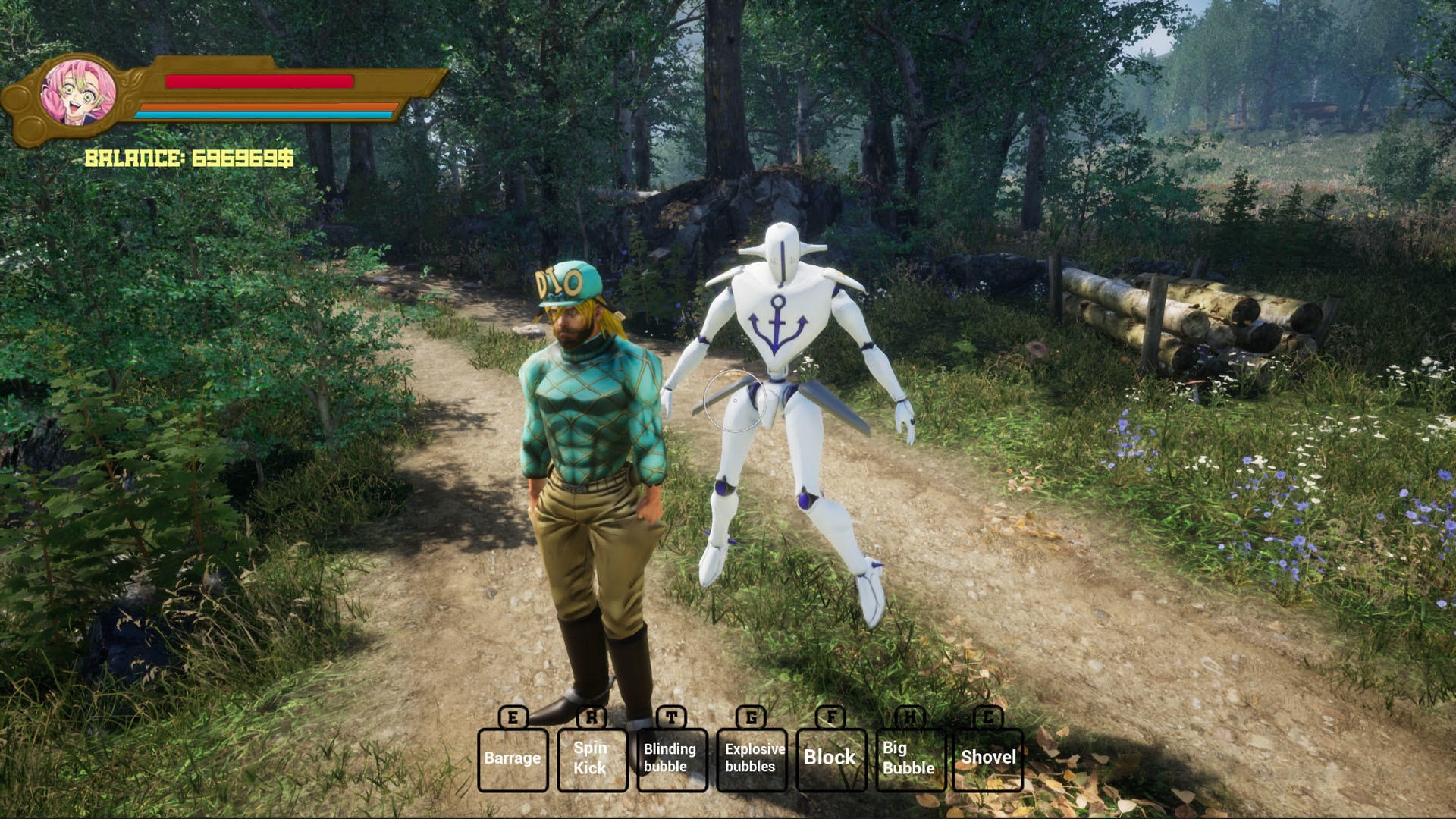
Task: Click the E keybind badge above Barrage
Action: [x=513, y=717]
